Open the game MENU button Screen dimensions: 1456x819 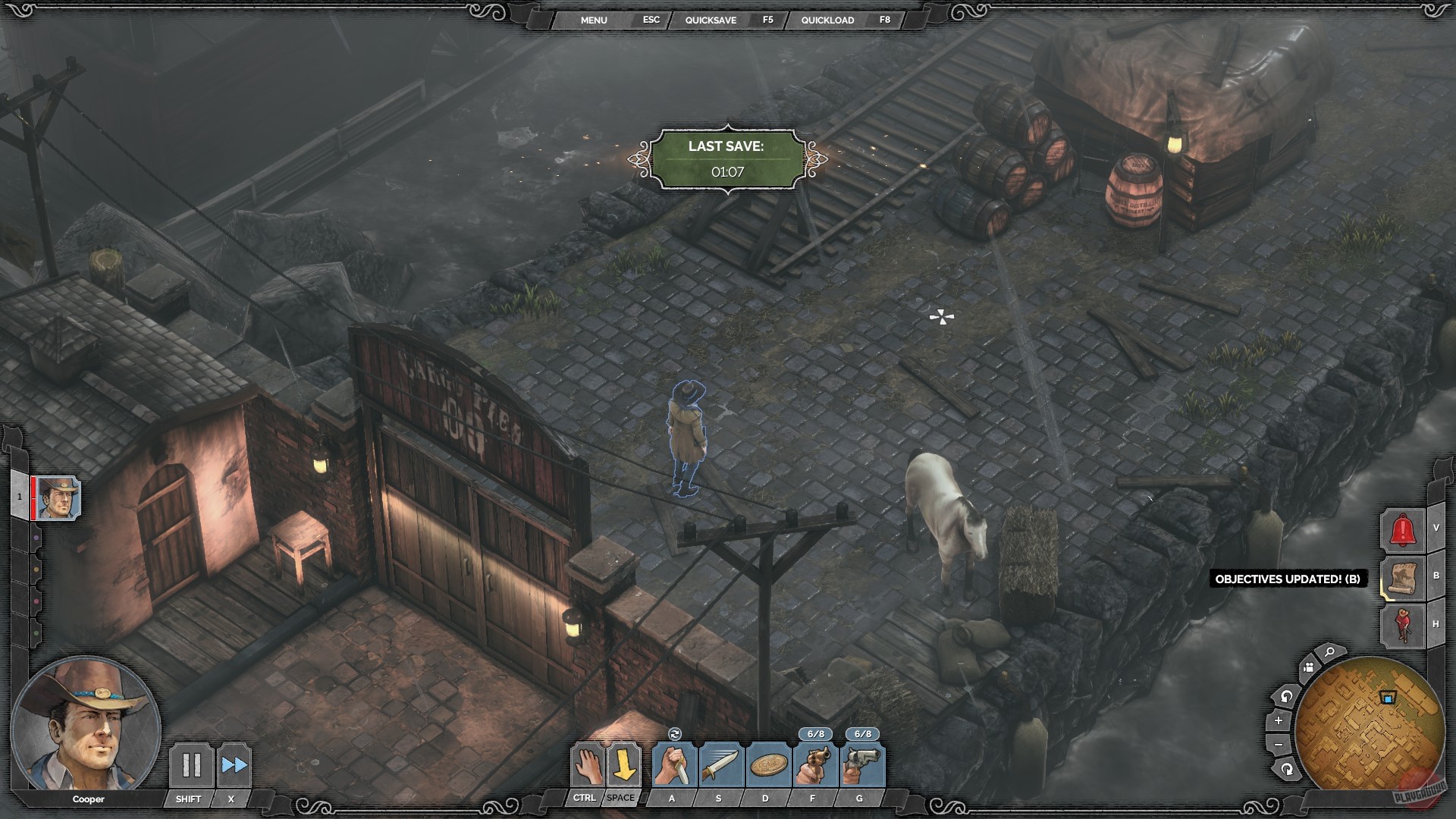(x=594, y=20)
